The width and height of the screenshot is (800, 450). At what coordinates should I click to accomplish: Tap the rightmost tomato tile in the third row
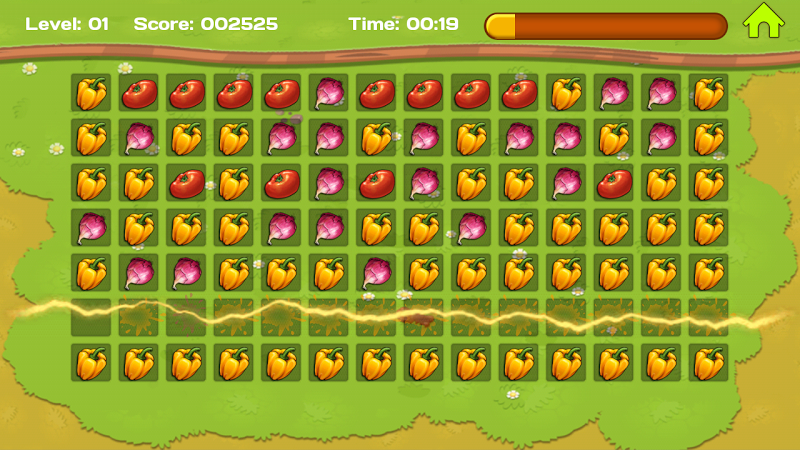coord(613,183)
